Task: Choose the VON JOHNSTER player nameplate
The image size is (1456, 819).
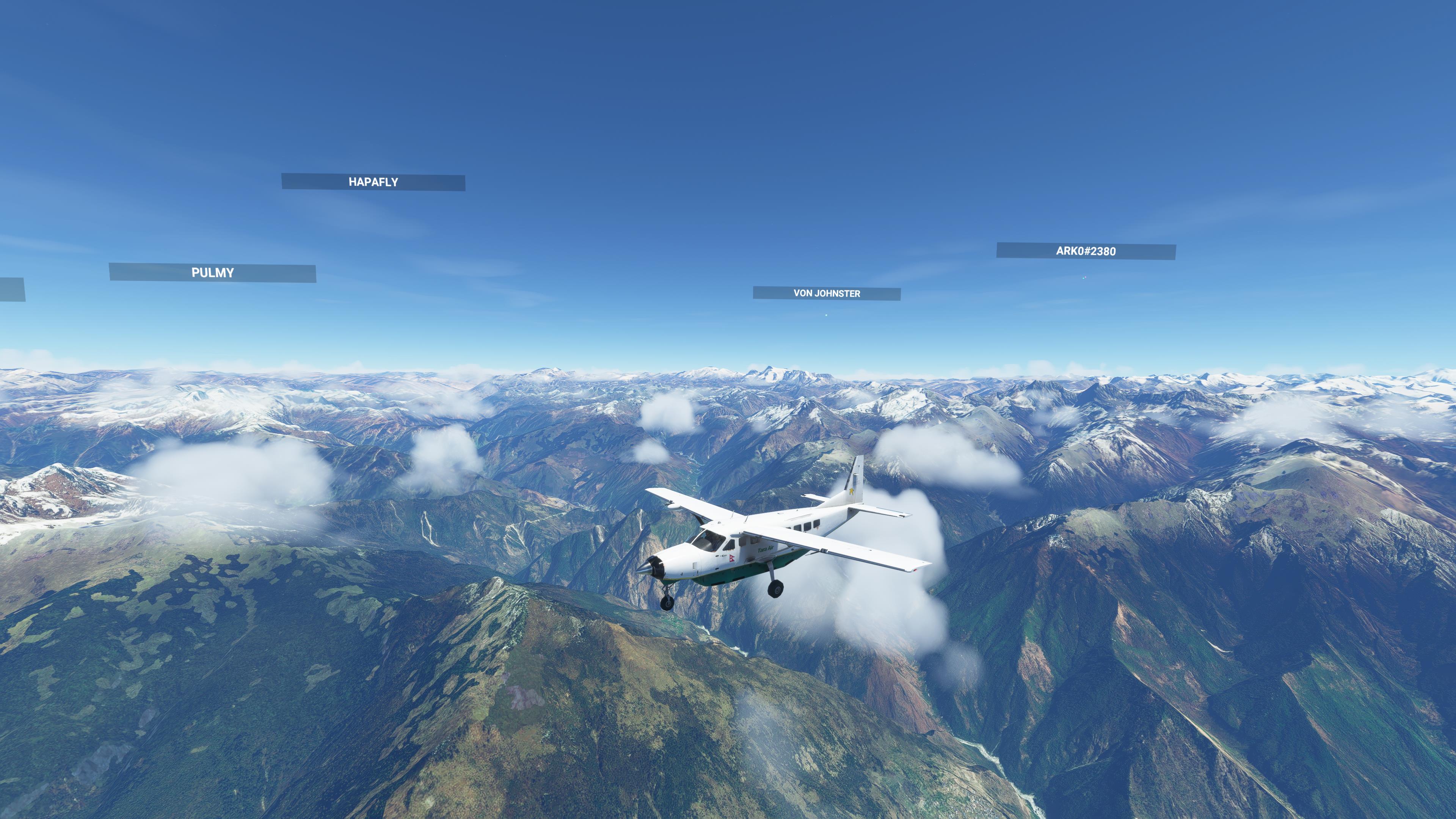Action: 826,293
